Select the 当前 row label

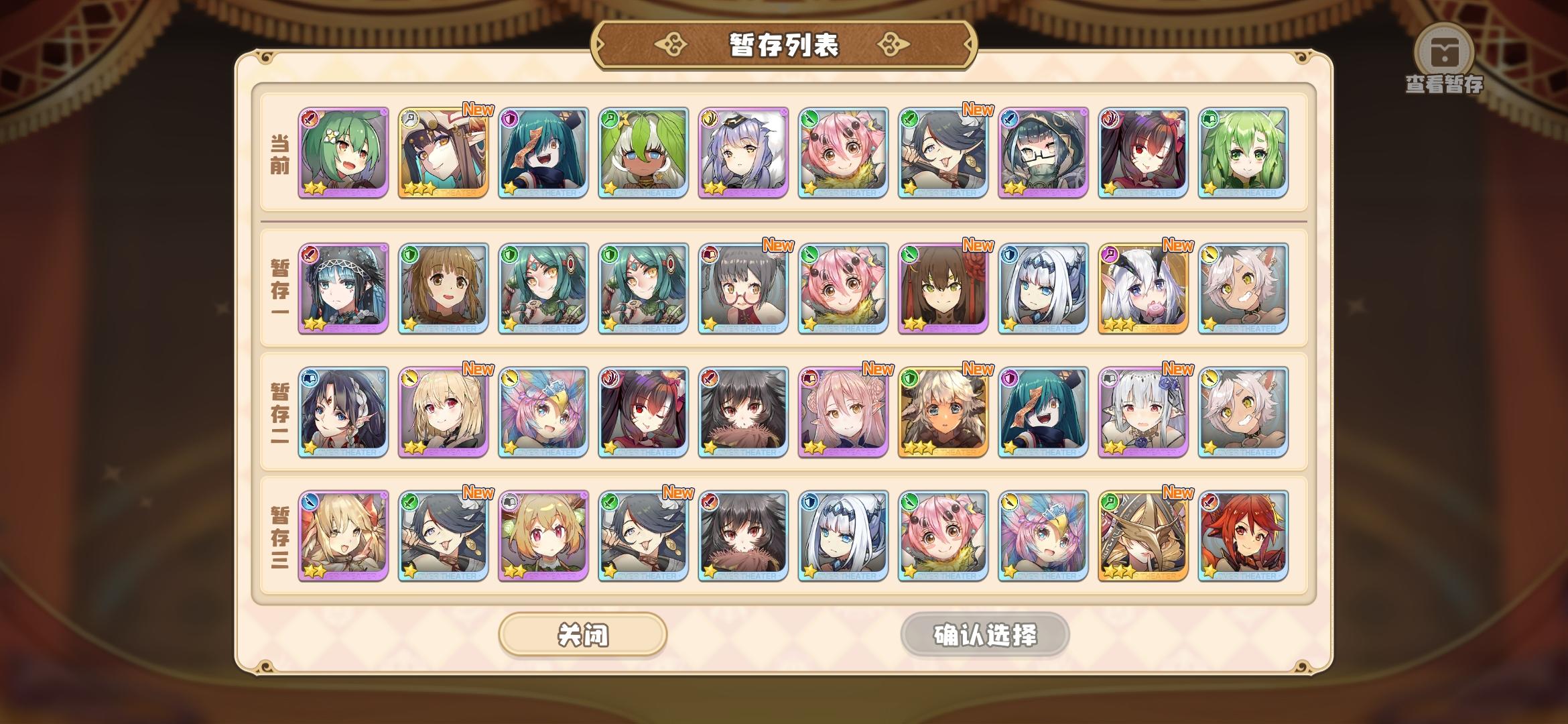[280, 154]
